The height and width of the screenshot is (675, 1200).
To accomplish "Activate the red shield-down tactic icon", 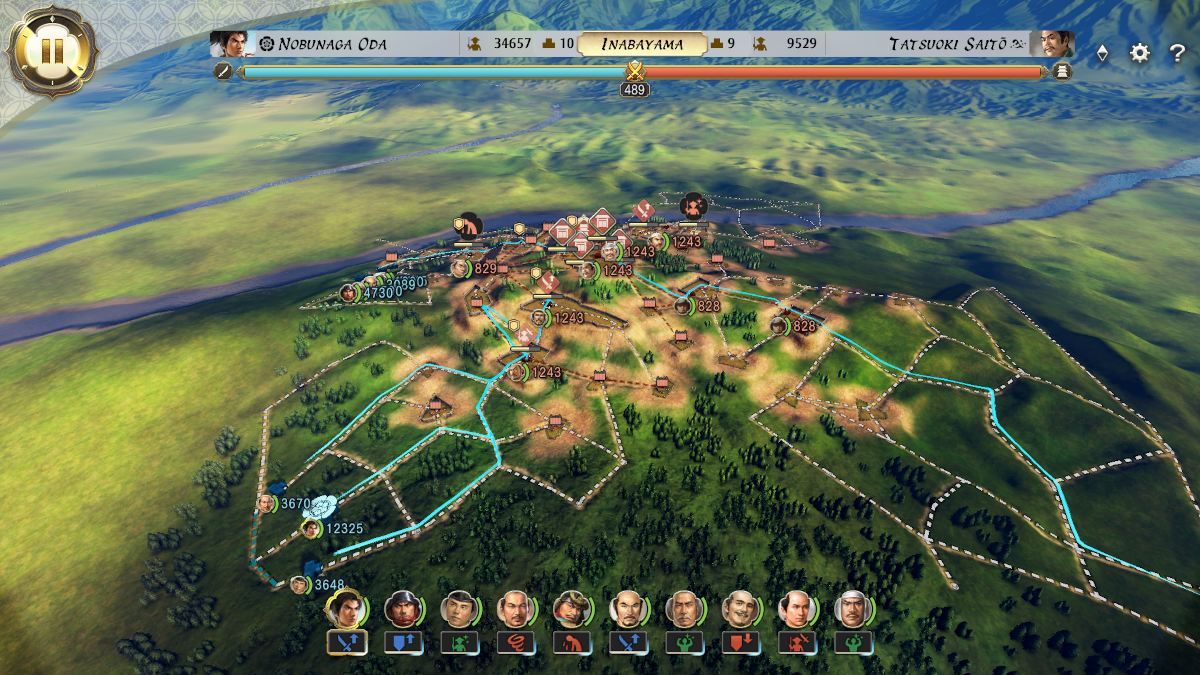I will click(740, 642).
